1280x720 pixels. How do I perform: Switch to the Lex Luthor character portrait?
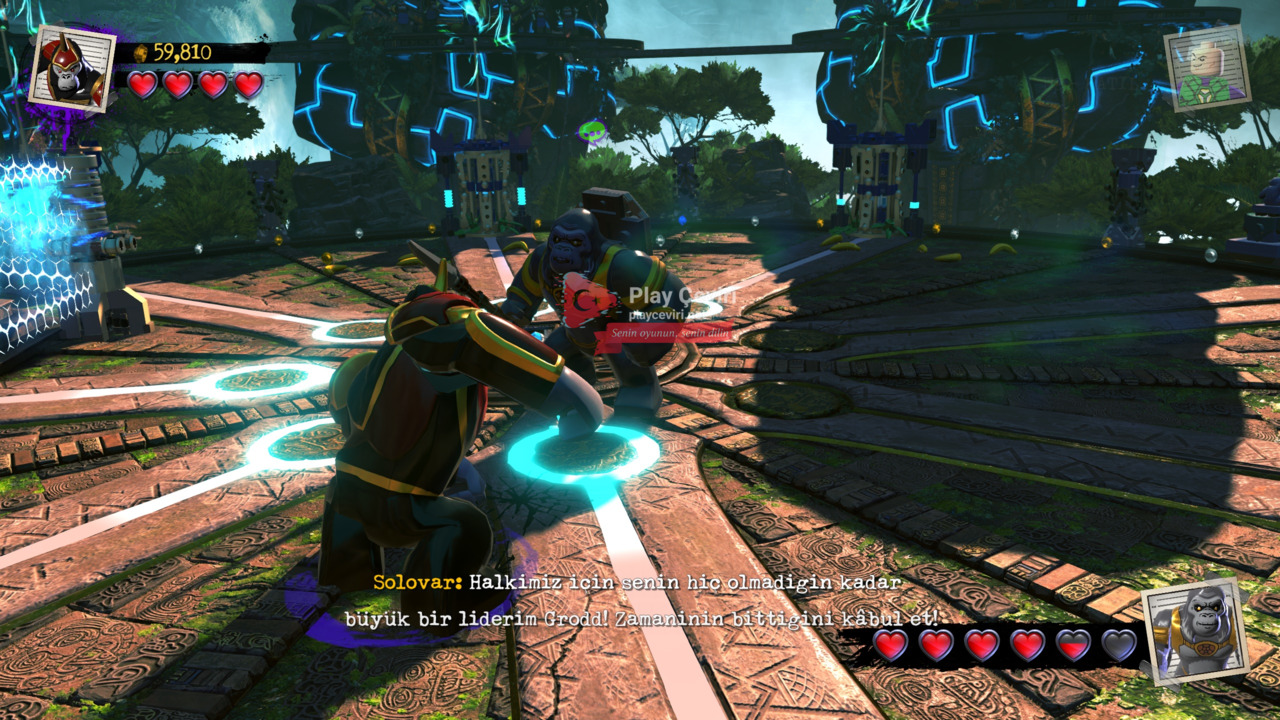pos(1207,68)
